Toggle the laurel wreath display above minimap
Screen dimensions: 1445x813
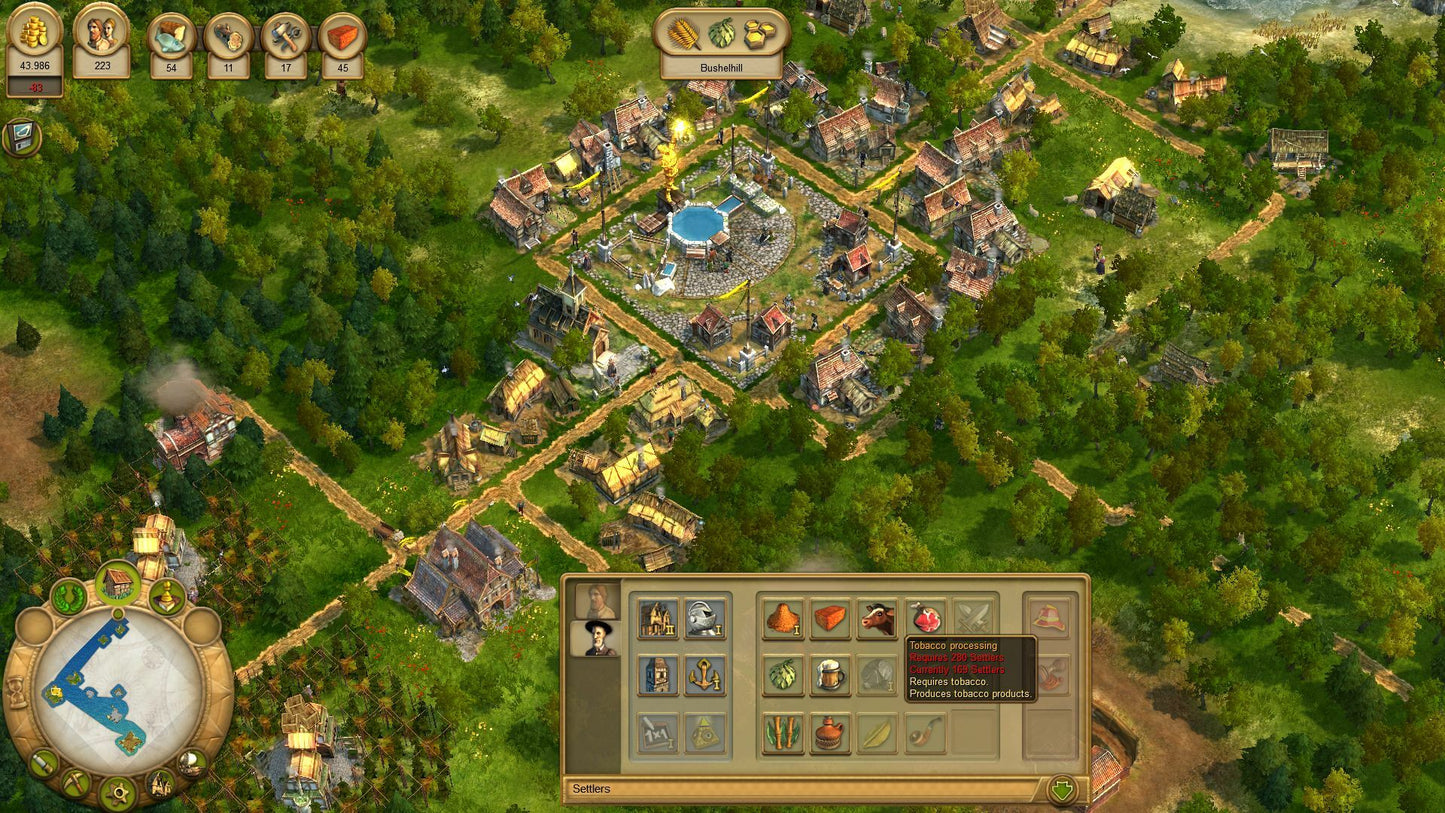(x=68, y=596)
